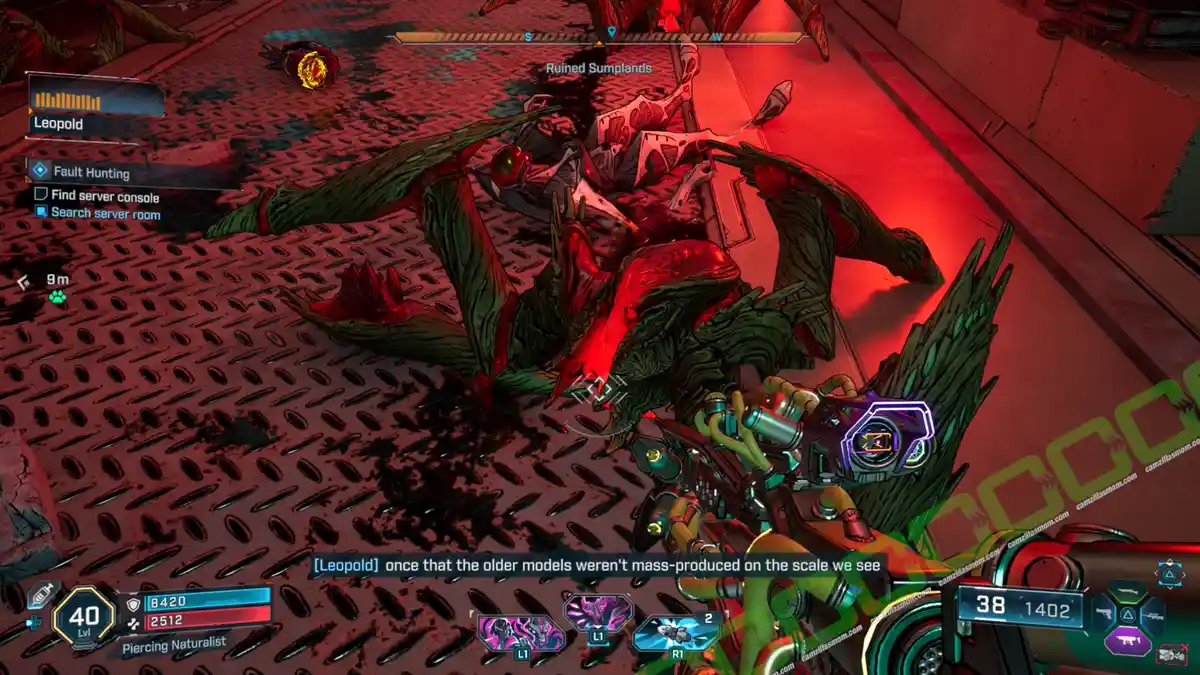Click the Leopold ECHO speaker panel
This screenshot has height=675, width=1200.
click(95, 110)
